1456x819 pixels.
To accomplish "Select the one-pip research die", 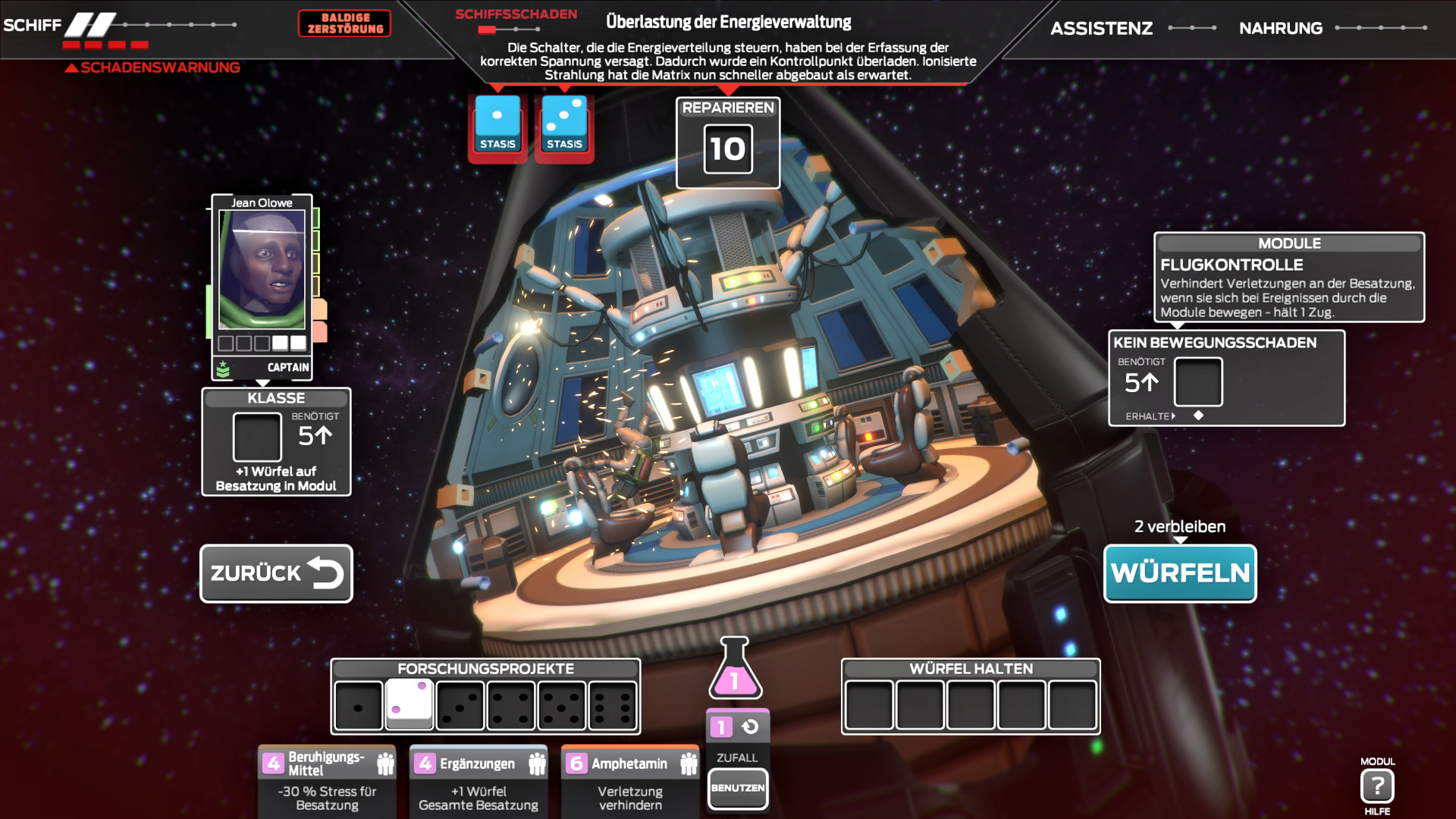I will point(359,705).
